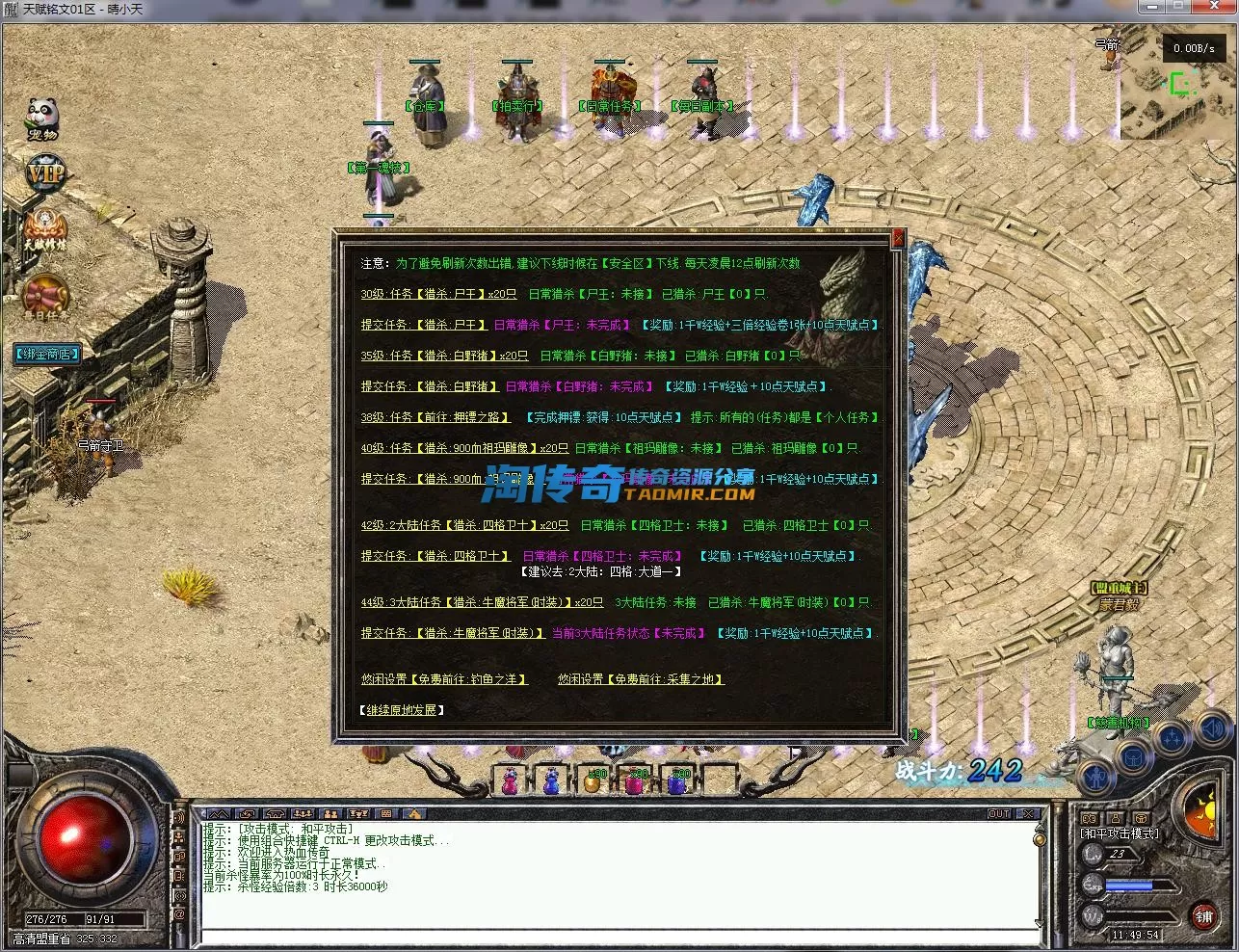
Task: Open the 绑金商店 shop button
Action: click(46, 354)
